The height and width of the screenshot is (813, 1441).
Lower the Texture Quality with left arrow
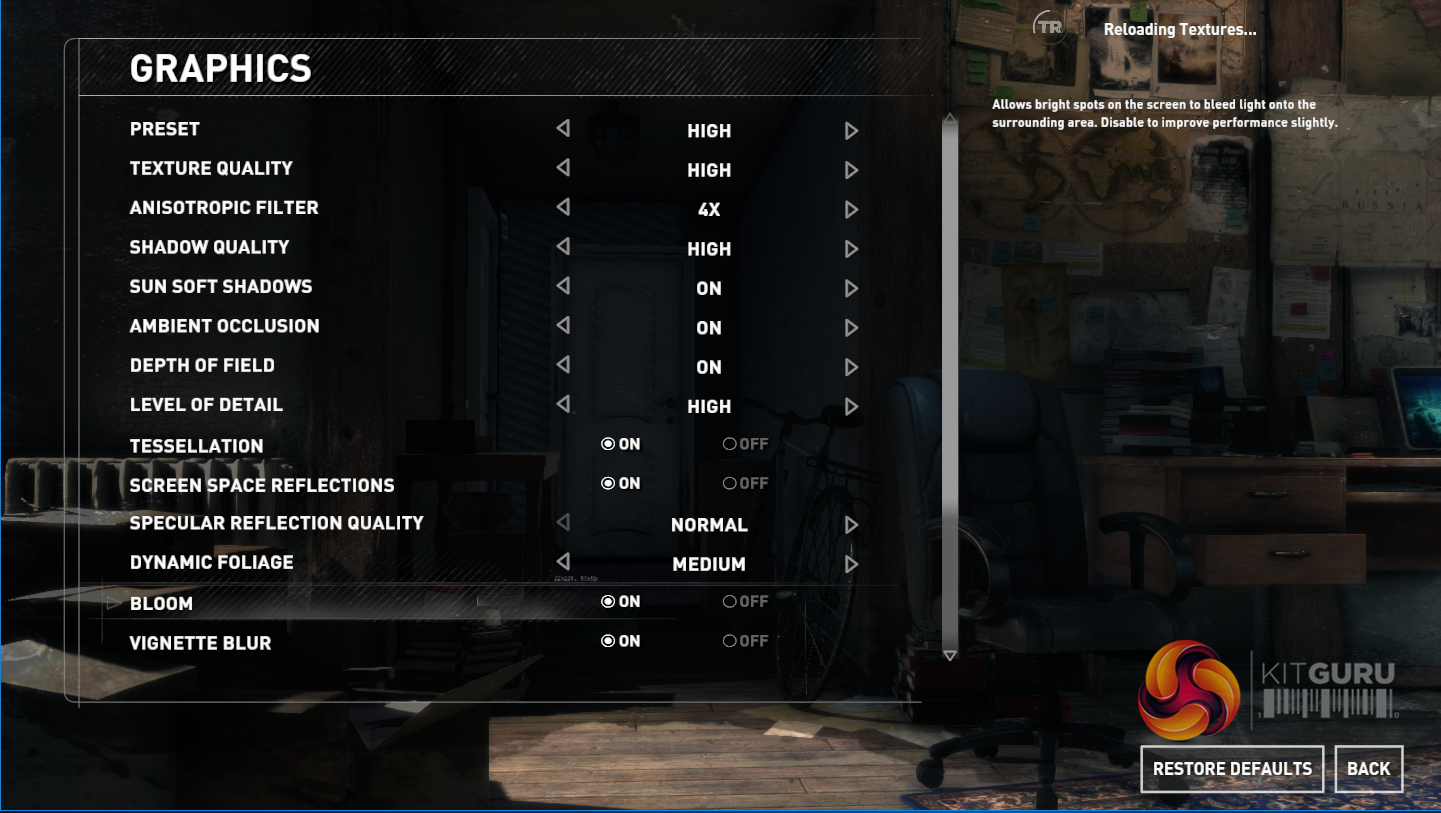(x=563, y=168)
